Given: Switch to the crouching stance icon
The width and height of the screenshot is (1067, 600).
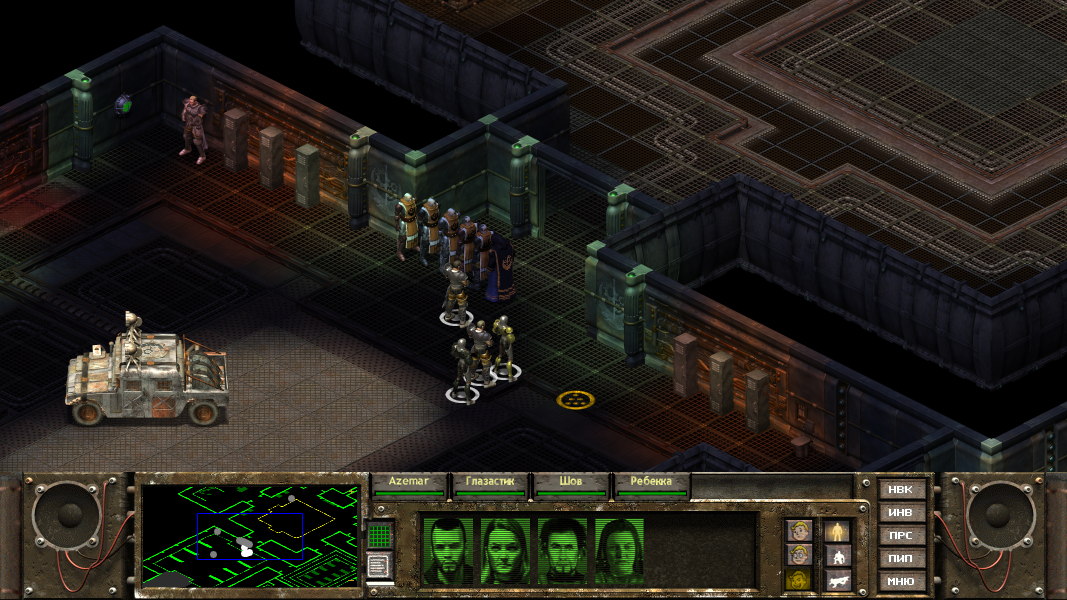Looking at the screenshot, I should click(836, 556).
